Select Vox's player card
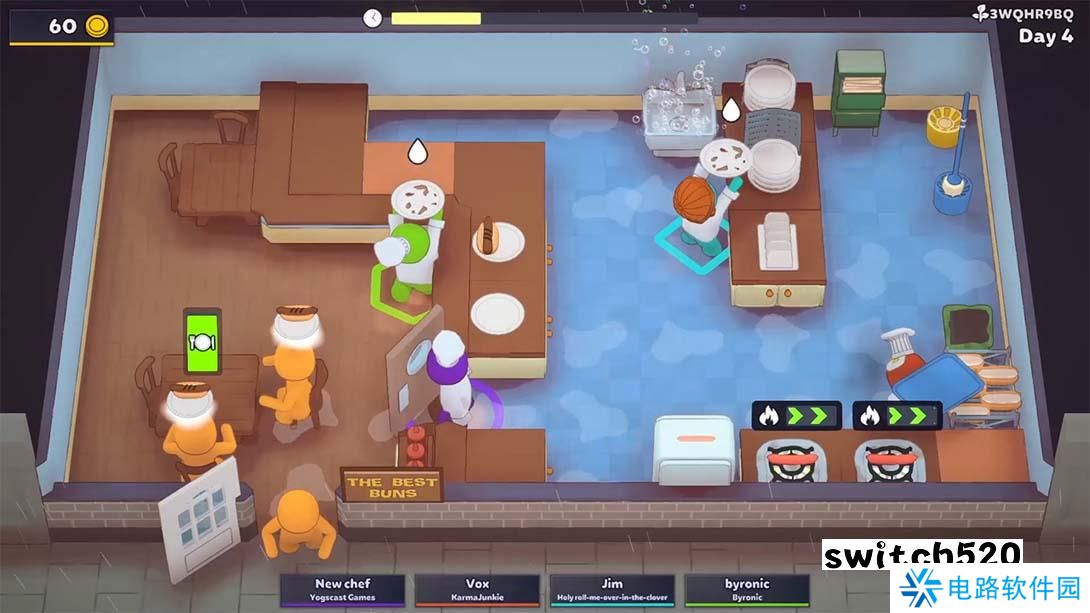 pyautogui.click(x=477, y=590)
